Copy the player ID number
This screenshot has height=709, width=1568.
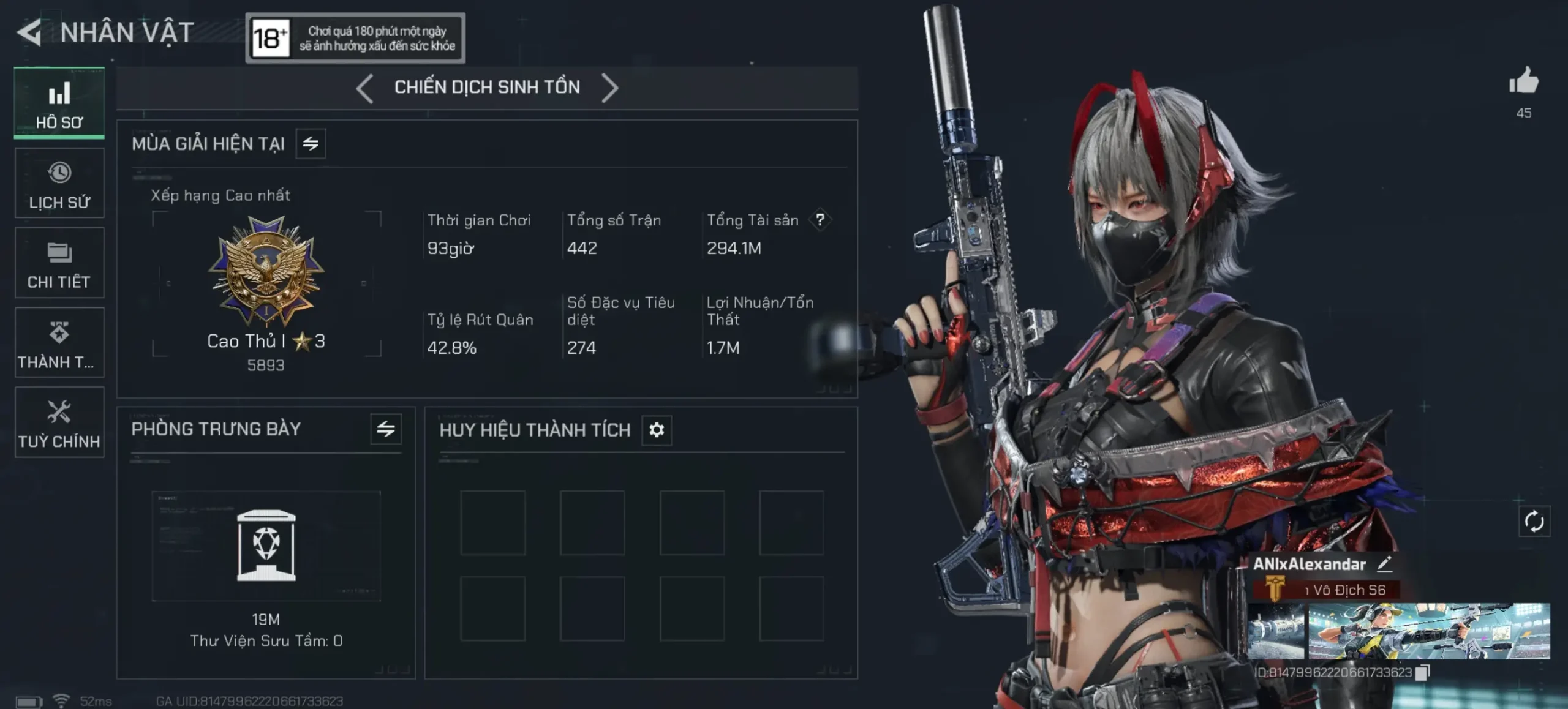1422,672
